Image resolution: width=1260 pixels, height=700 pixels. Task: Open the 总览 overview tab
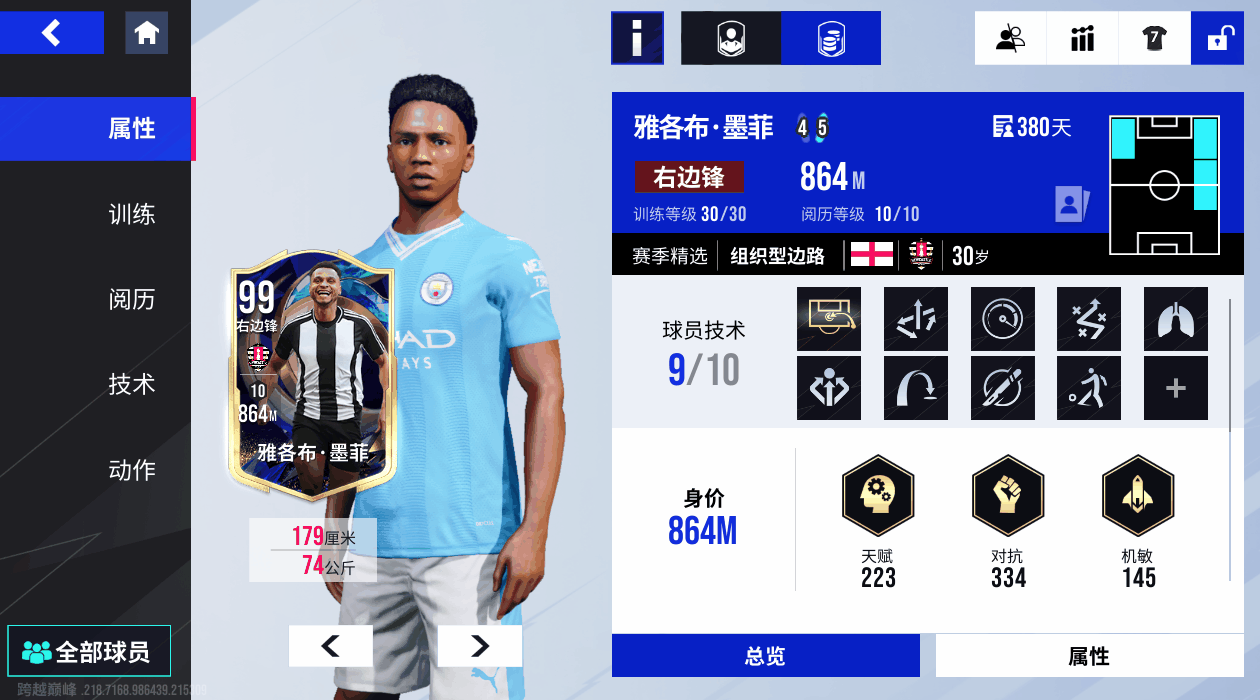[765, 656]
